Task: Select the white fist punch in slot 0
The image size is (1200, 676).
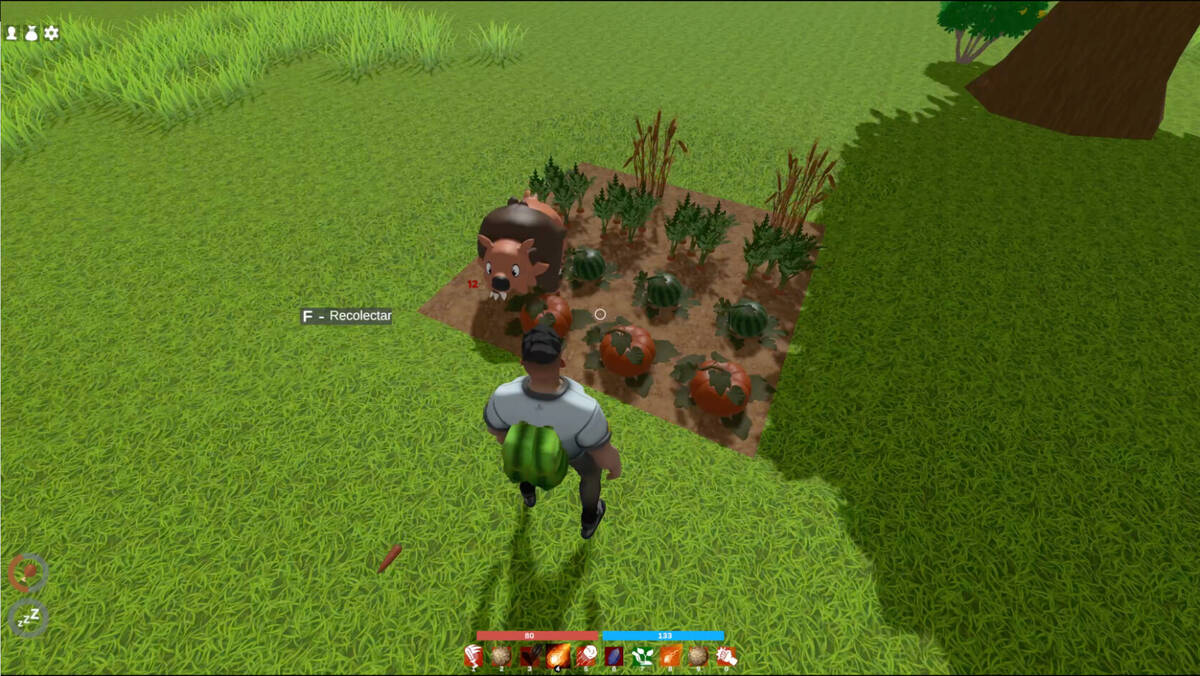Action: (726, 656)
